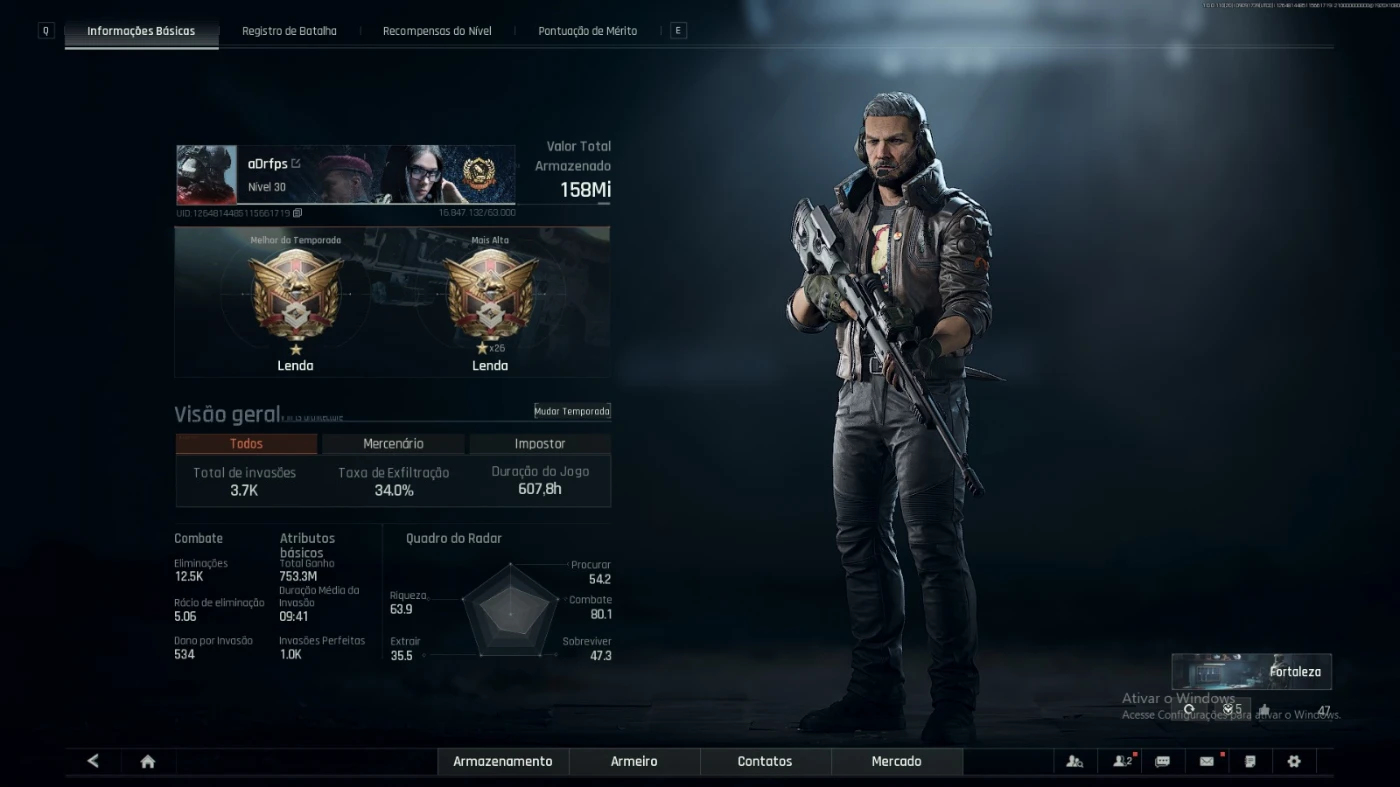Open the Recompensas do Nível tab

(x=437, y=31)
